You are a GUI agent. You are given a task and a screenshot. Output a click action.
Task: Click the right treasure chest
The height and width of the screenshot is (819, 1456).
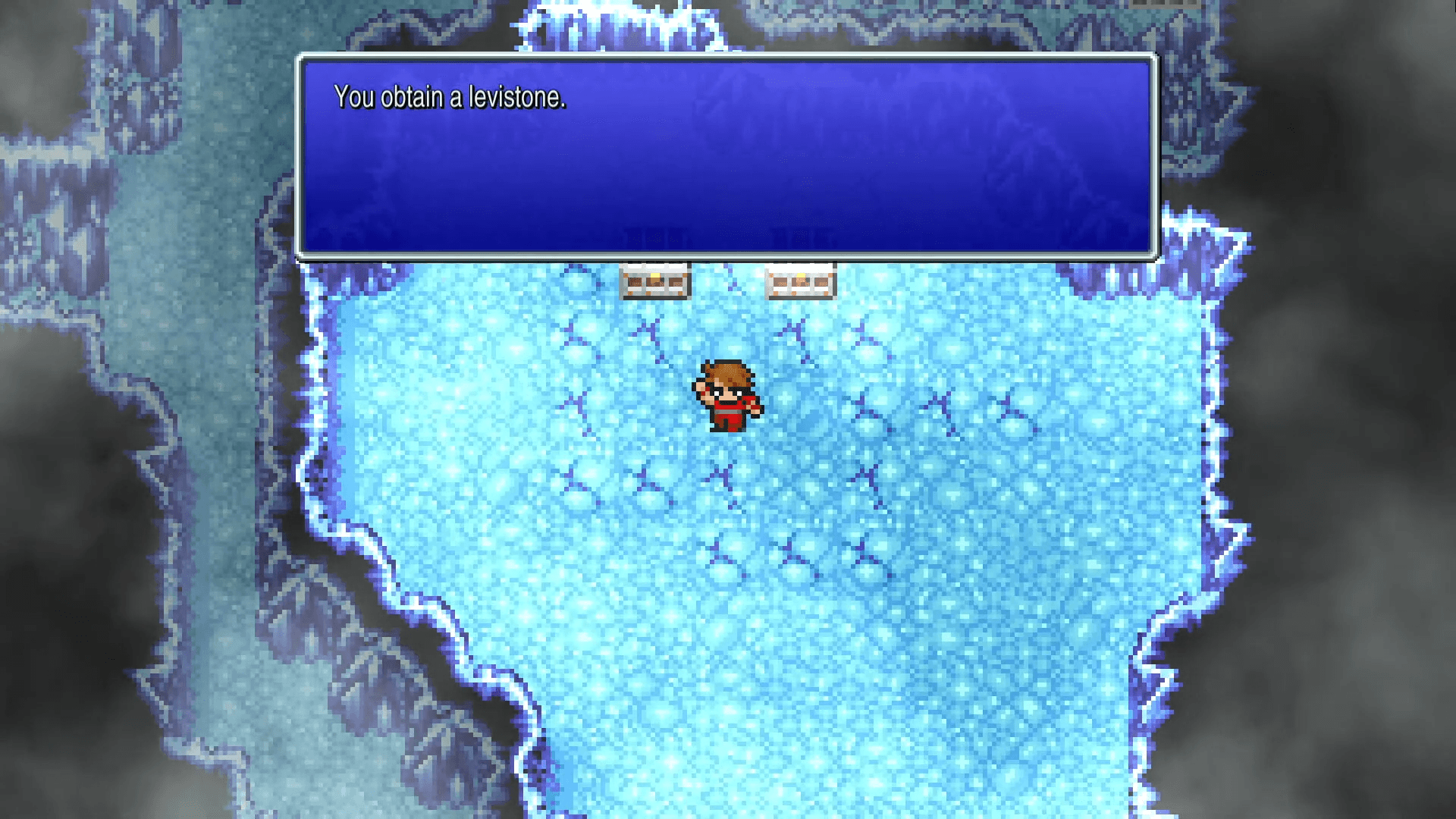pos(800,281)
